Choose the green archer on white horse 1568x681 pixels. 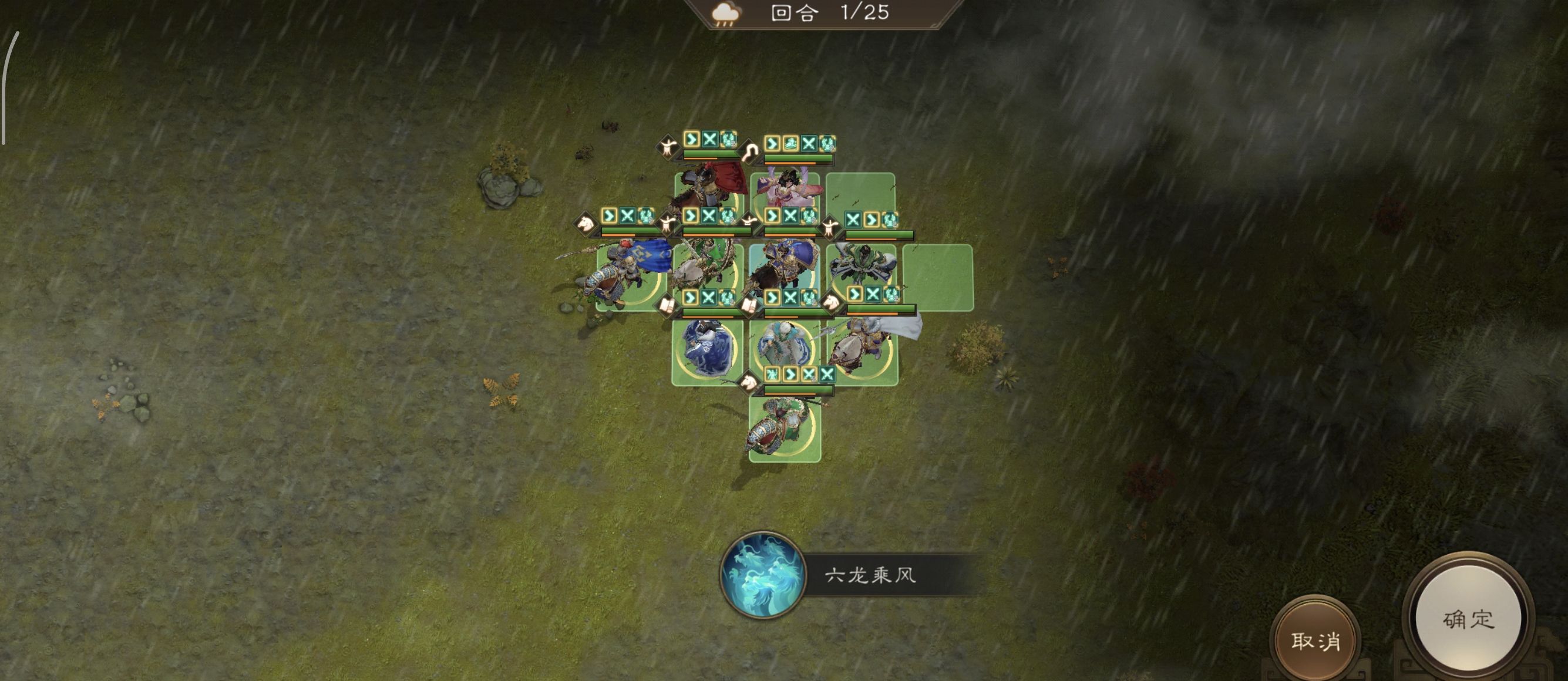(x=707, y=272)
